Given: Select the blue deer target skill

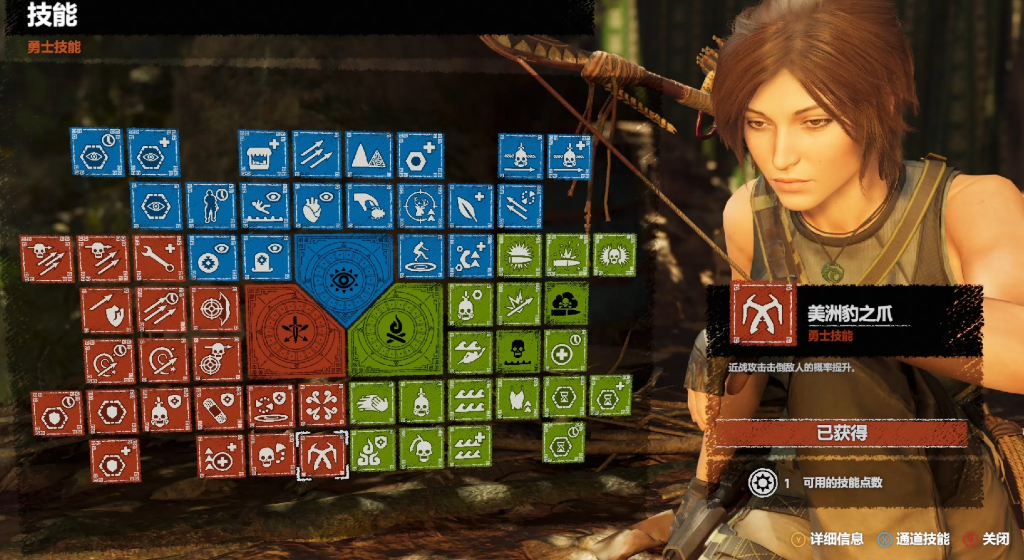Looking at the screenshot, I should [421, 205].
